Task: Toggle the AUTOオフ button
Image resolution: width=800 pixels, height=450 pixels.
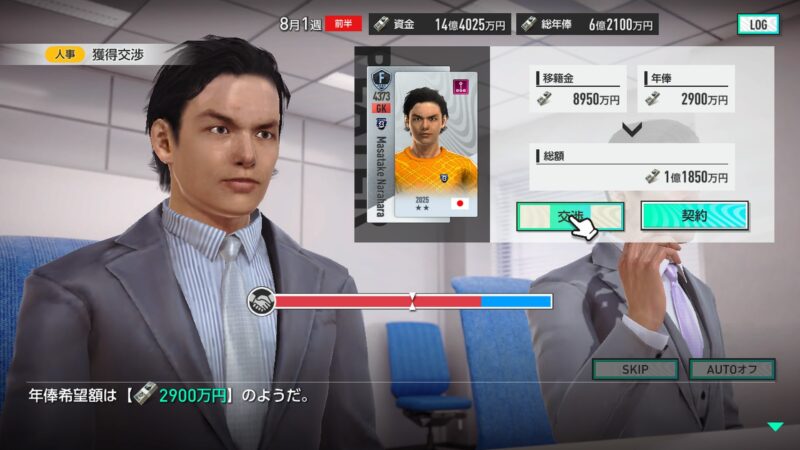Action: point(731,369)
